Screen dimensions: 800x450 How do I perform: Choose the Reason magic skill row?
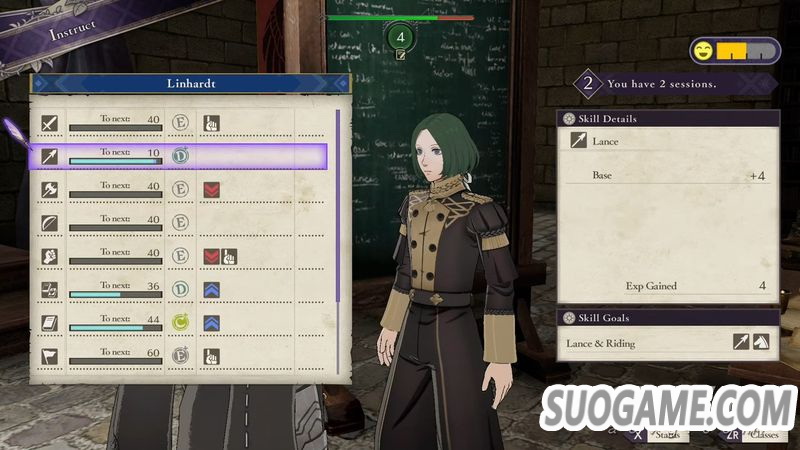coord(180,289)
